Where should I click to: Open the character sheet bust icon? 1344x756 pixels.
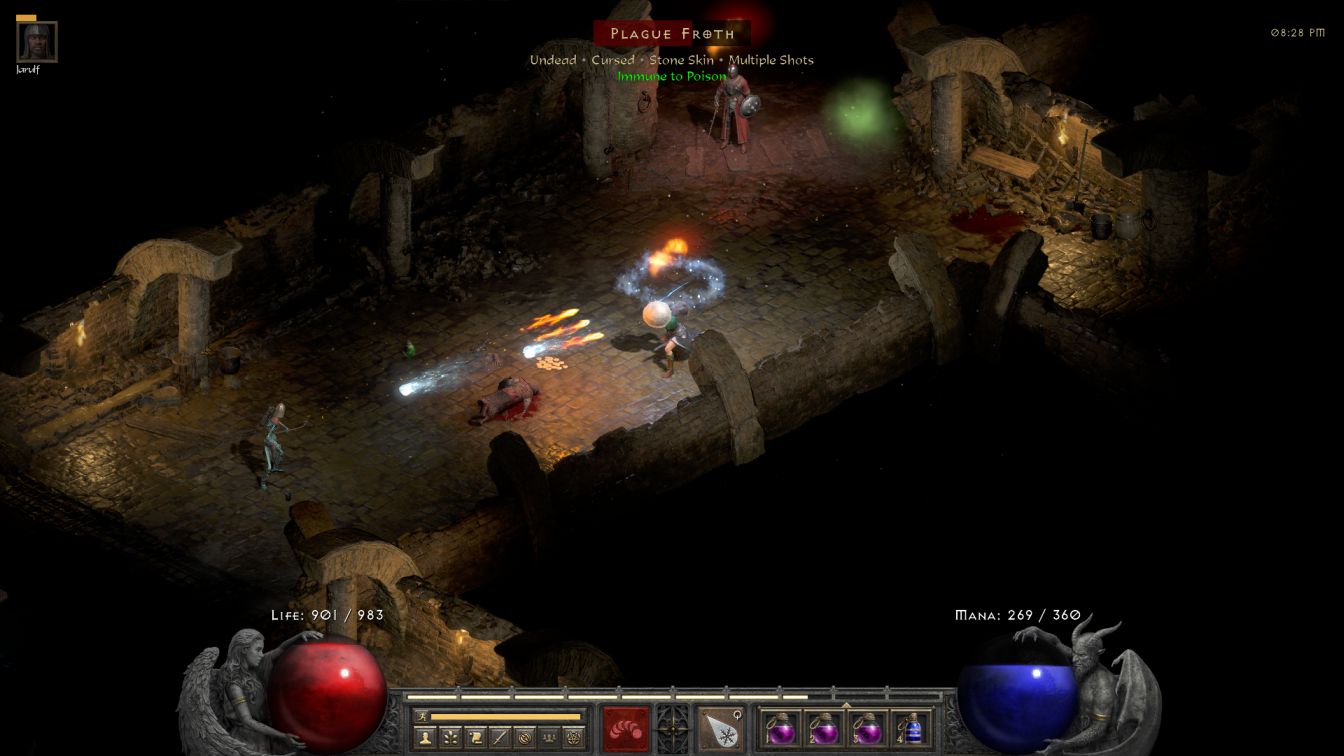427,738
